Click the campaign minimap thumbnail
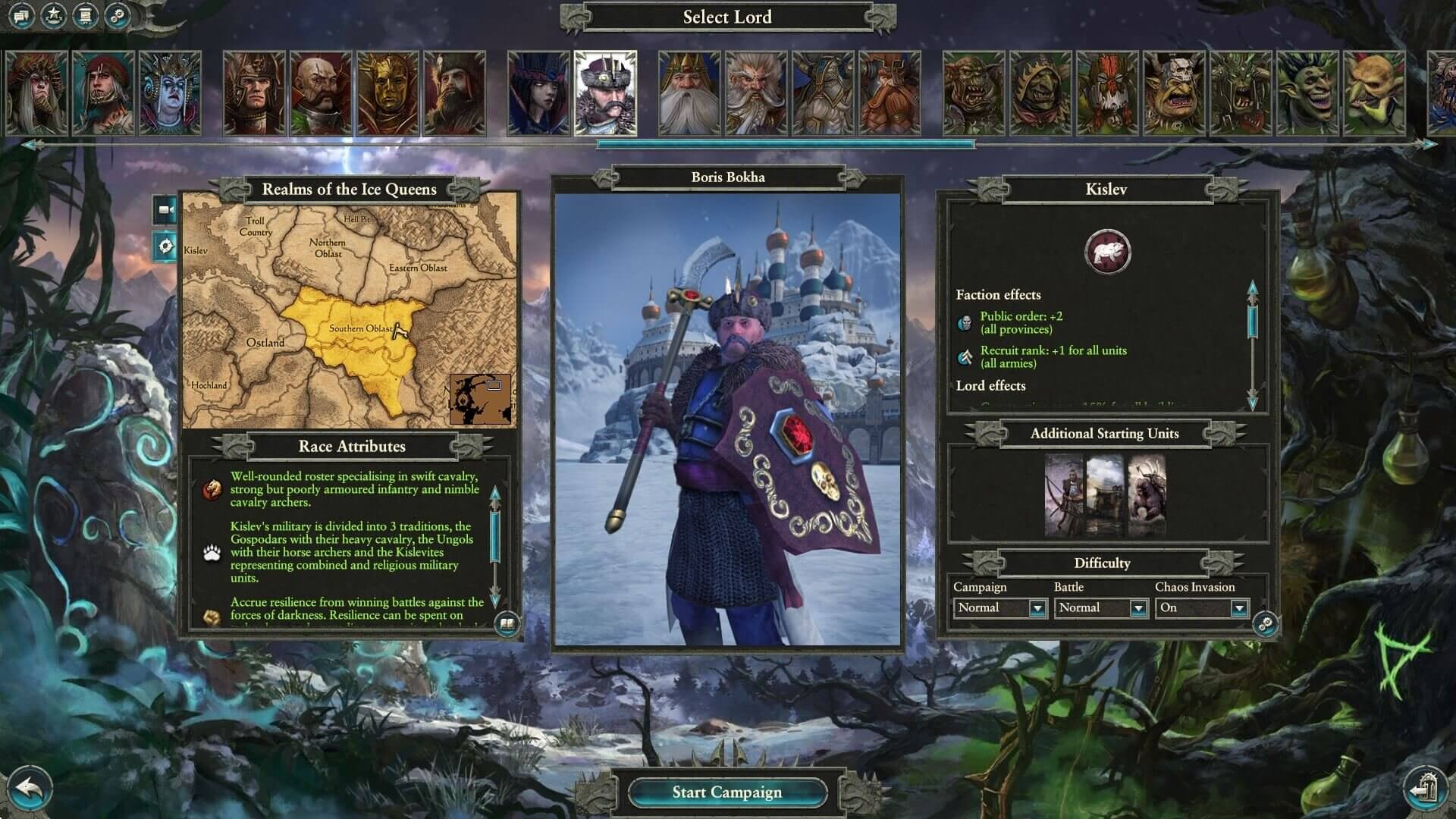The width and height of the screenshot is (1456, 819). coord(480,399)
